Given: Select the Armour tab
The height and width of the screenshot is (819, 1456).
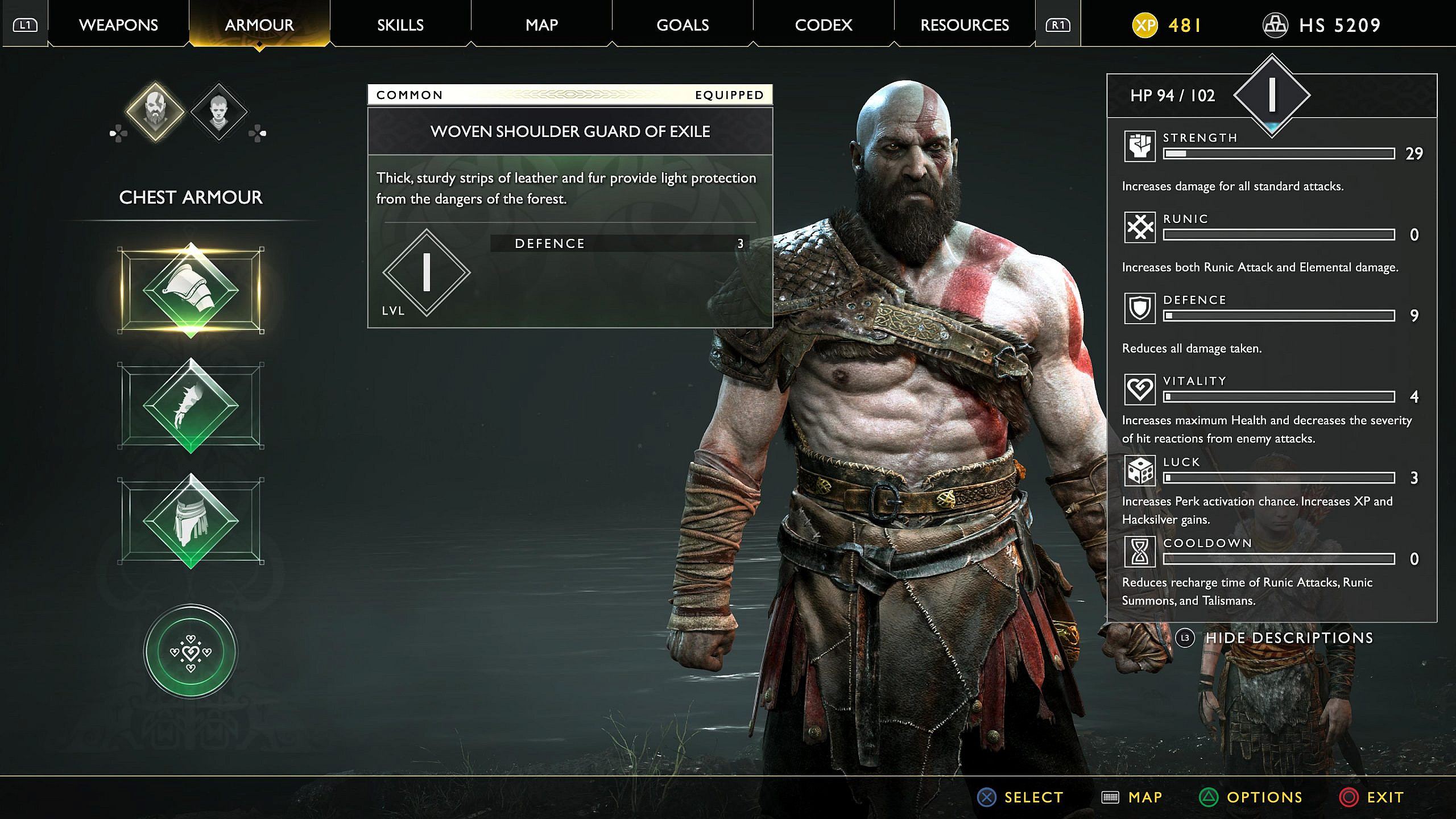Looking at the screenshot, I should 259,25.
